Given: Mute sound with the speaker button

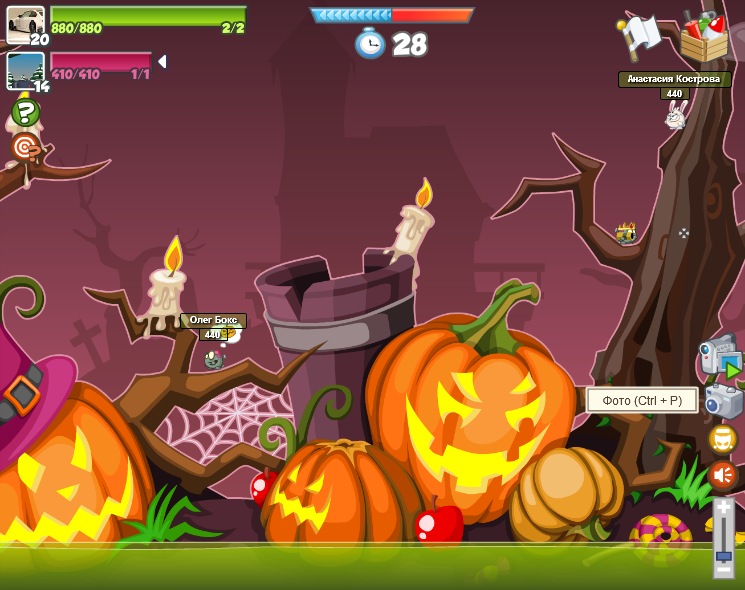Looking at the screenshot, I should 722,475.
